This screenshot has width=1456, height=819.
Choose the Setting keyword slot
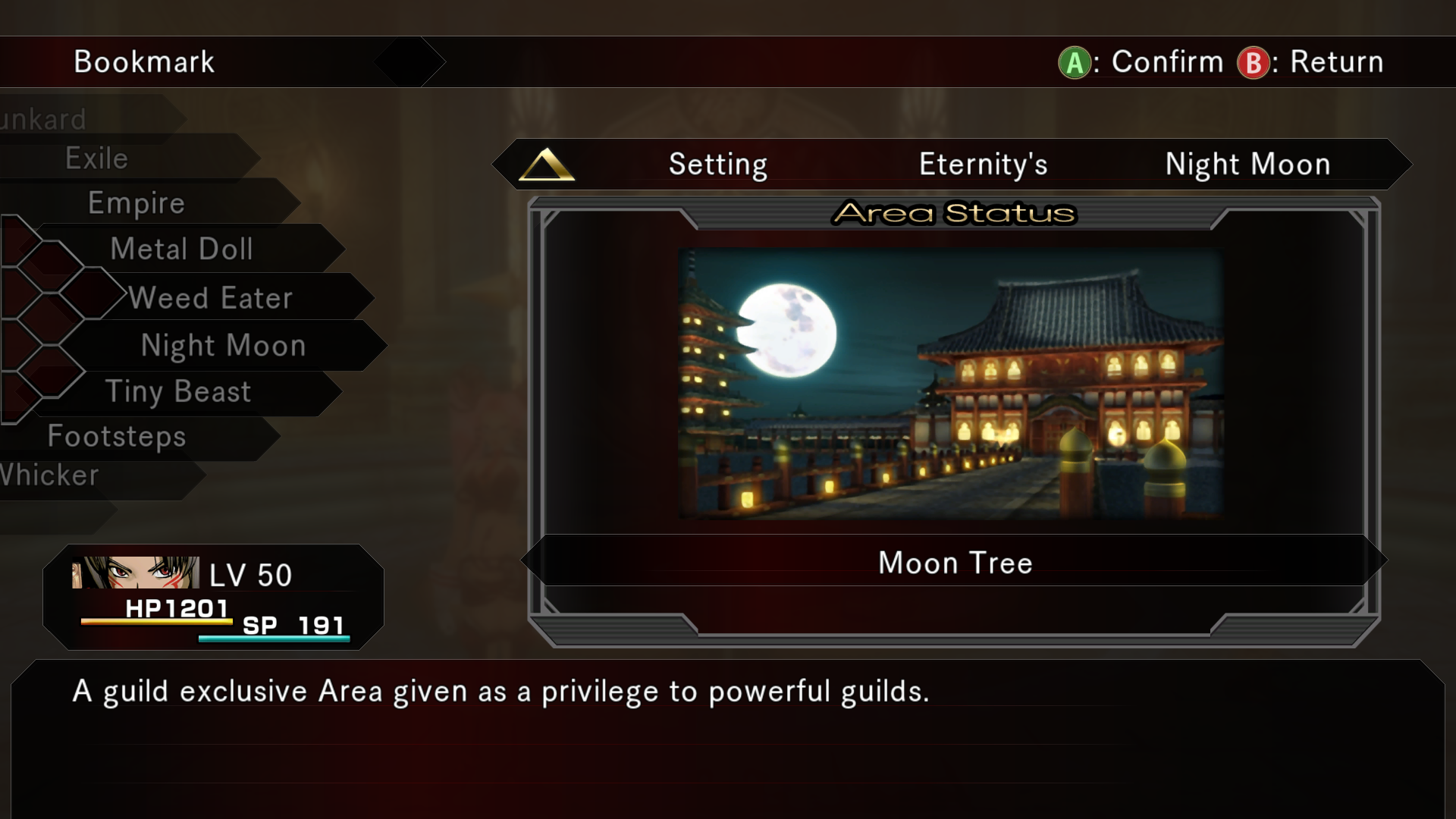tap(717, 165)
